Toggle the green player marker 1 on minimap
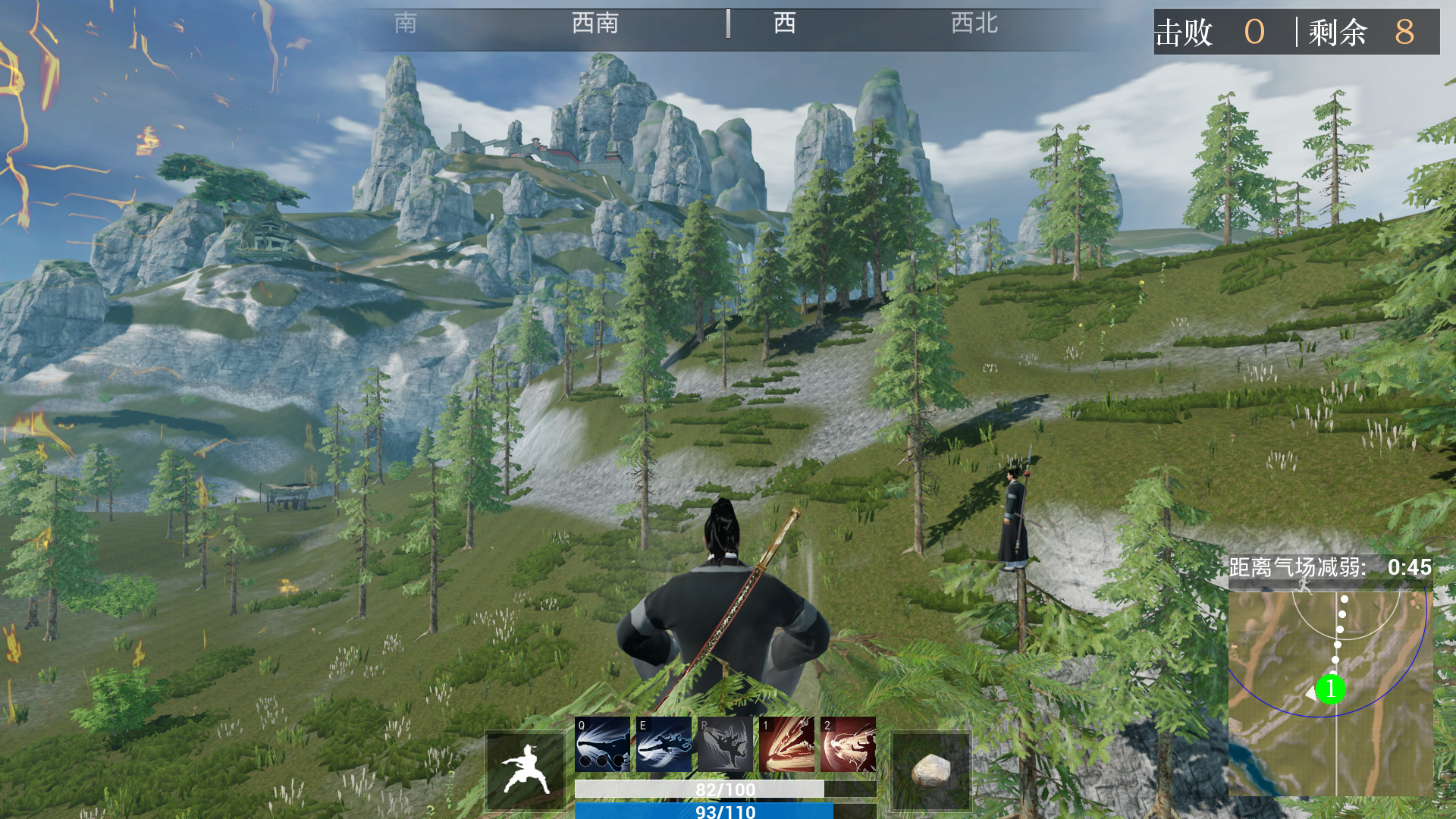Viewport: 1456px width, 819px height. tap(1332, 689)
